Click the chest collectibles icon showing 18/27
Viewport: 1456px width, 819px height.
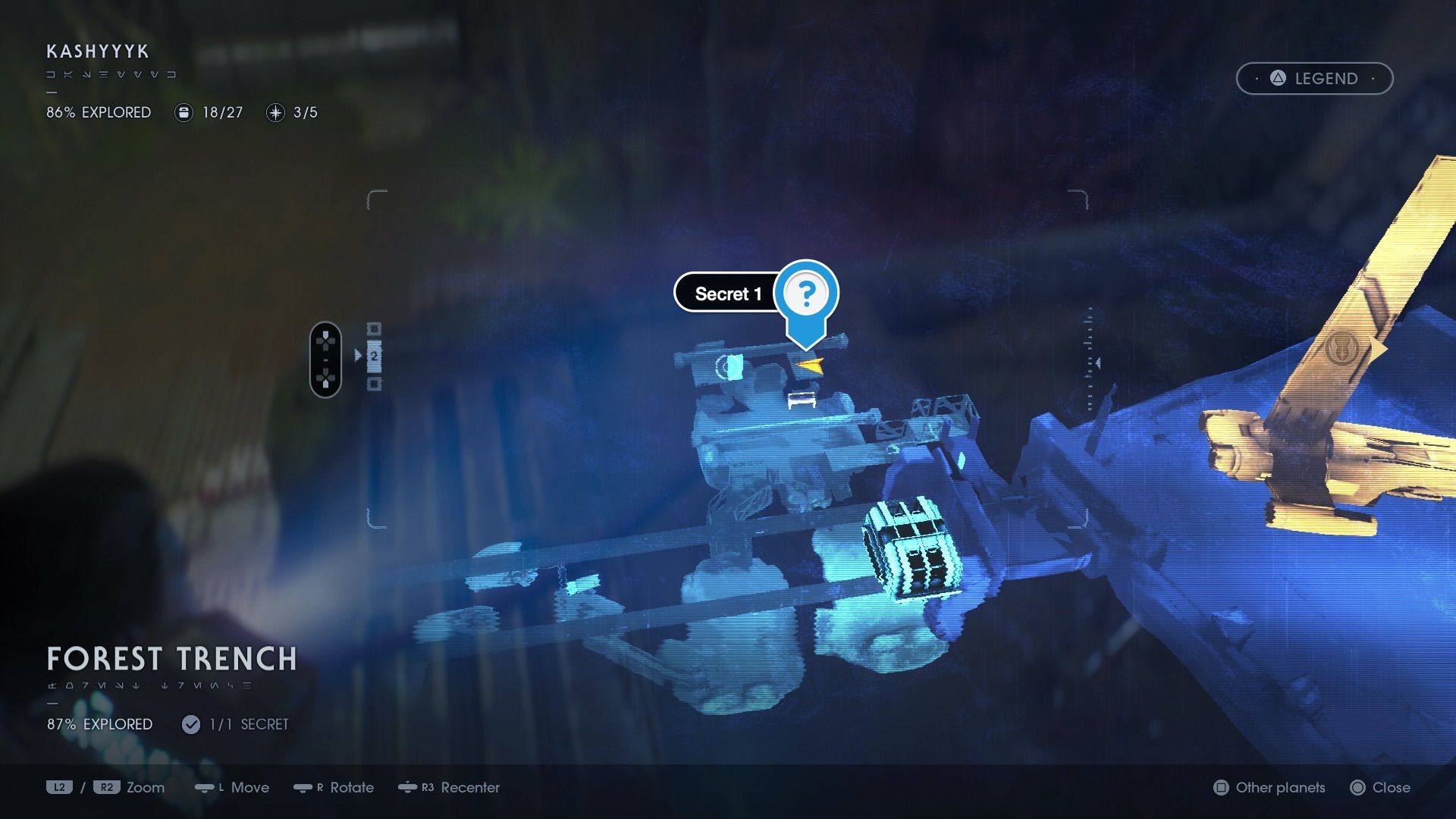pyautogui.click(x=184, y=112)
